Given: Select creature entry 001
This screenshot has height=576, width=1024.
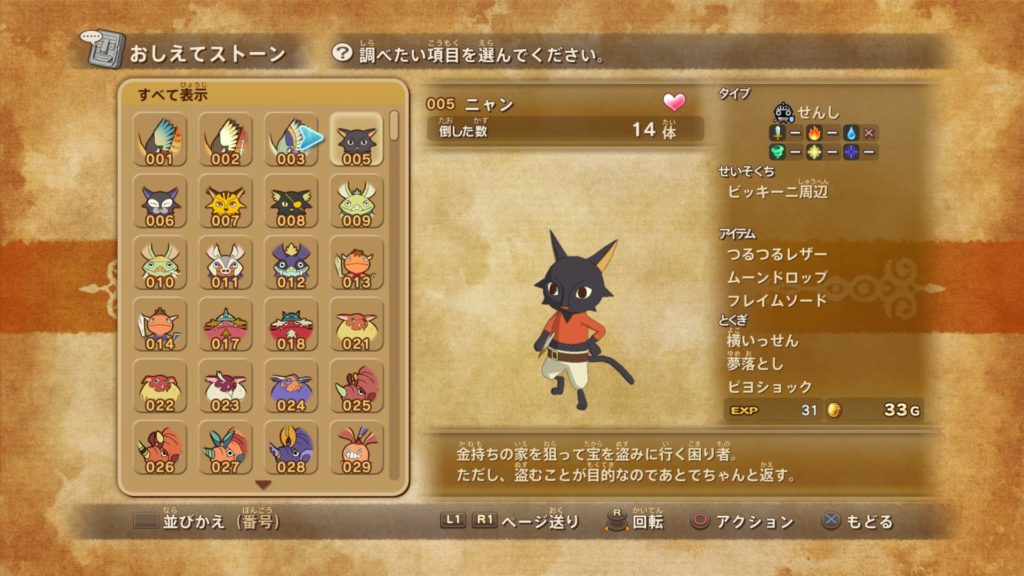Looking at the screenshot, I should pos(160,140).
